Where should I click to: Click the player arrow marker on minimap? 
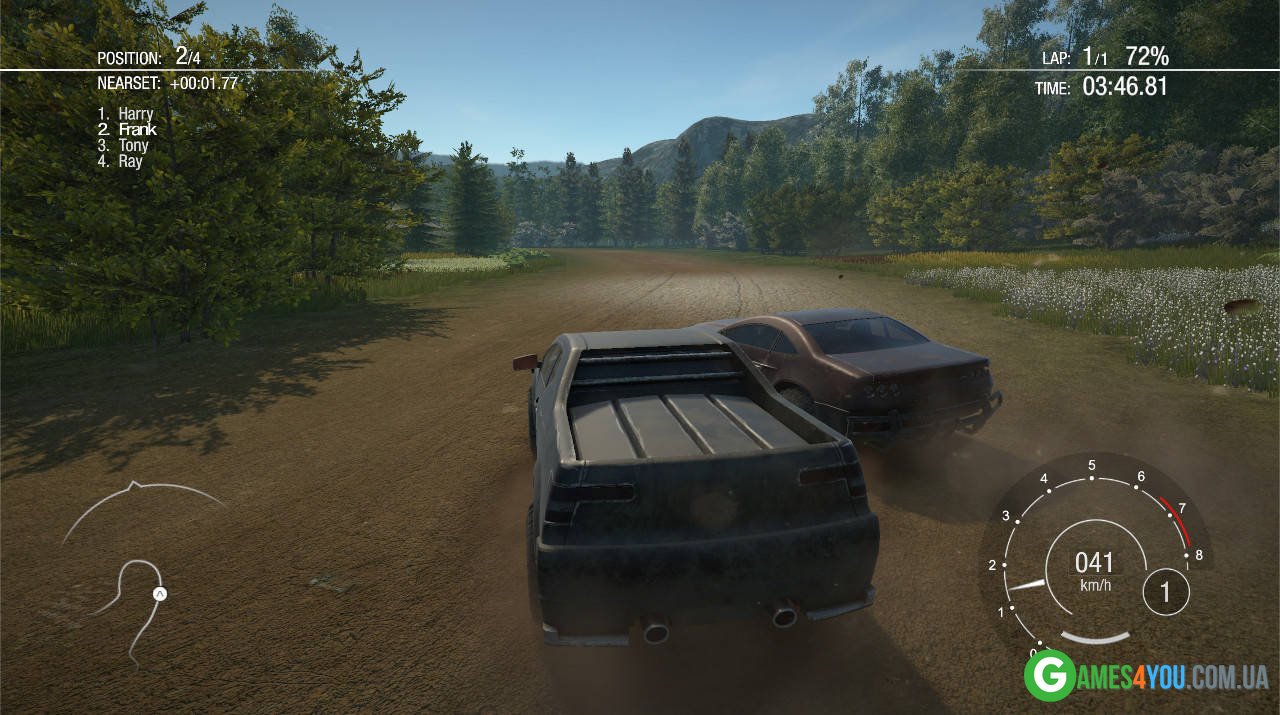click(x=159, y=594)
